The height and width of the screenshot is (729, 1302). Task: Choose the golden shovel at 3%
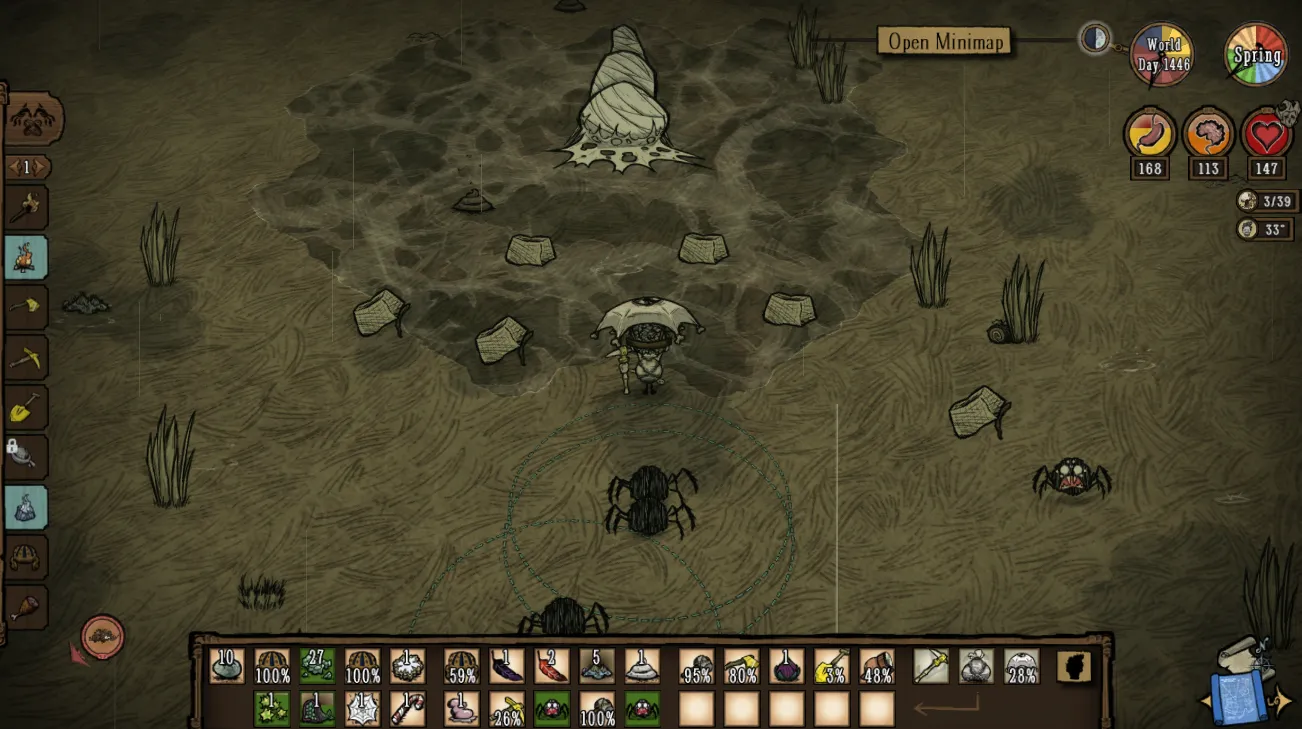832,666
